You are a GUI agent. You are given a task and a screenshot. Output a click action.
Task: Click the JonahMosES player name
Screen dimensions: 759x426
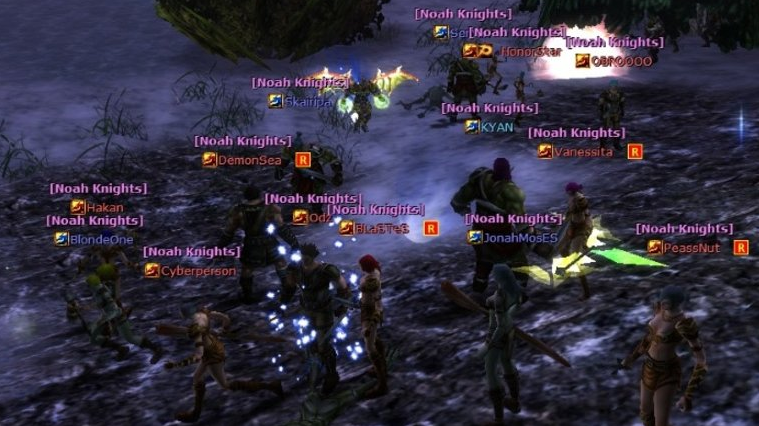click(x=520, y=237)
